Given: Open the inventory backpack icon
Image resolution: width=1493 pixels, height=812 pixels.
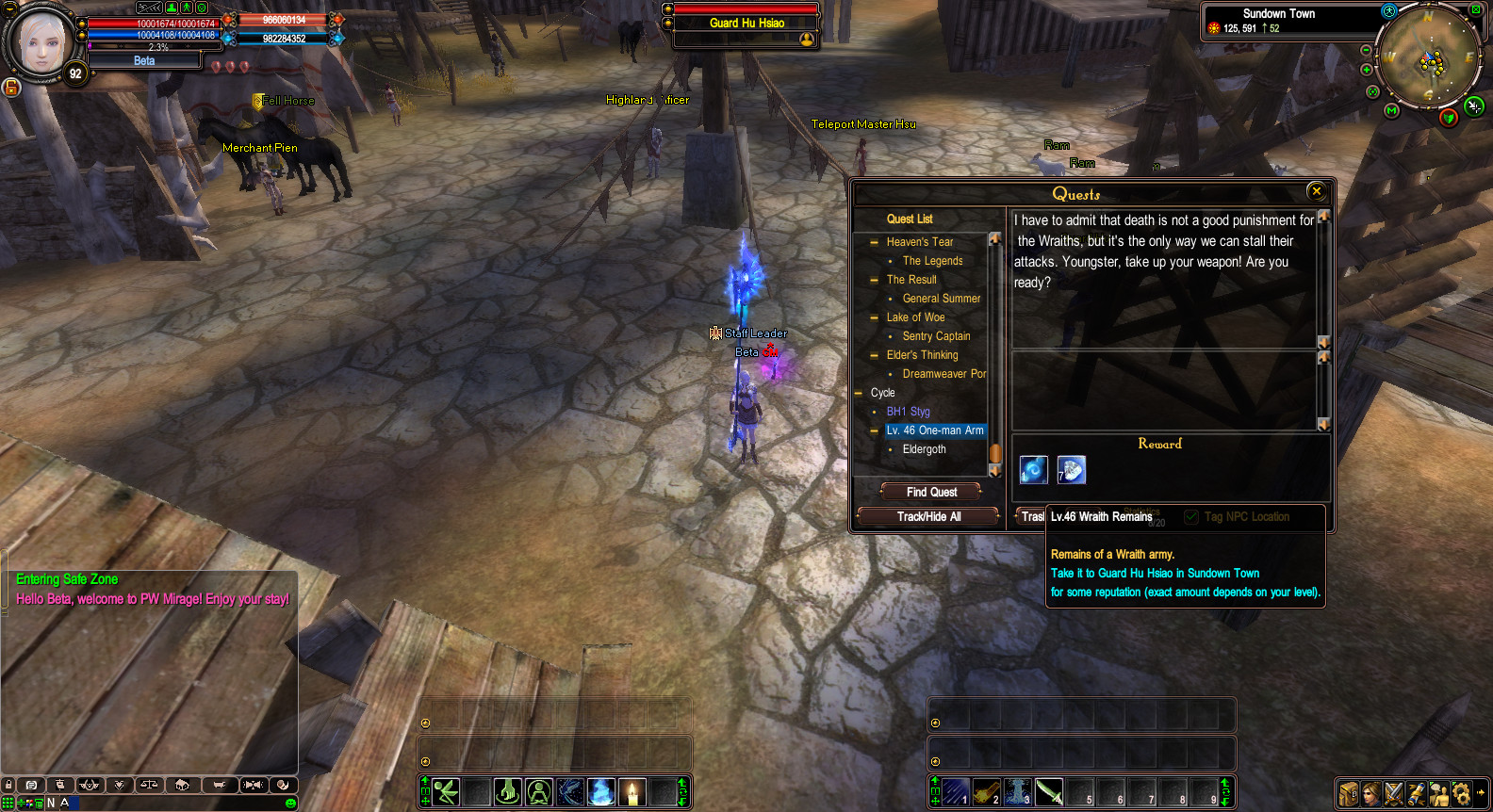Looking at the screenshot, I should (1349, 793).
